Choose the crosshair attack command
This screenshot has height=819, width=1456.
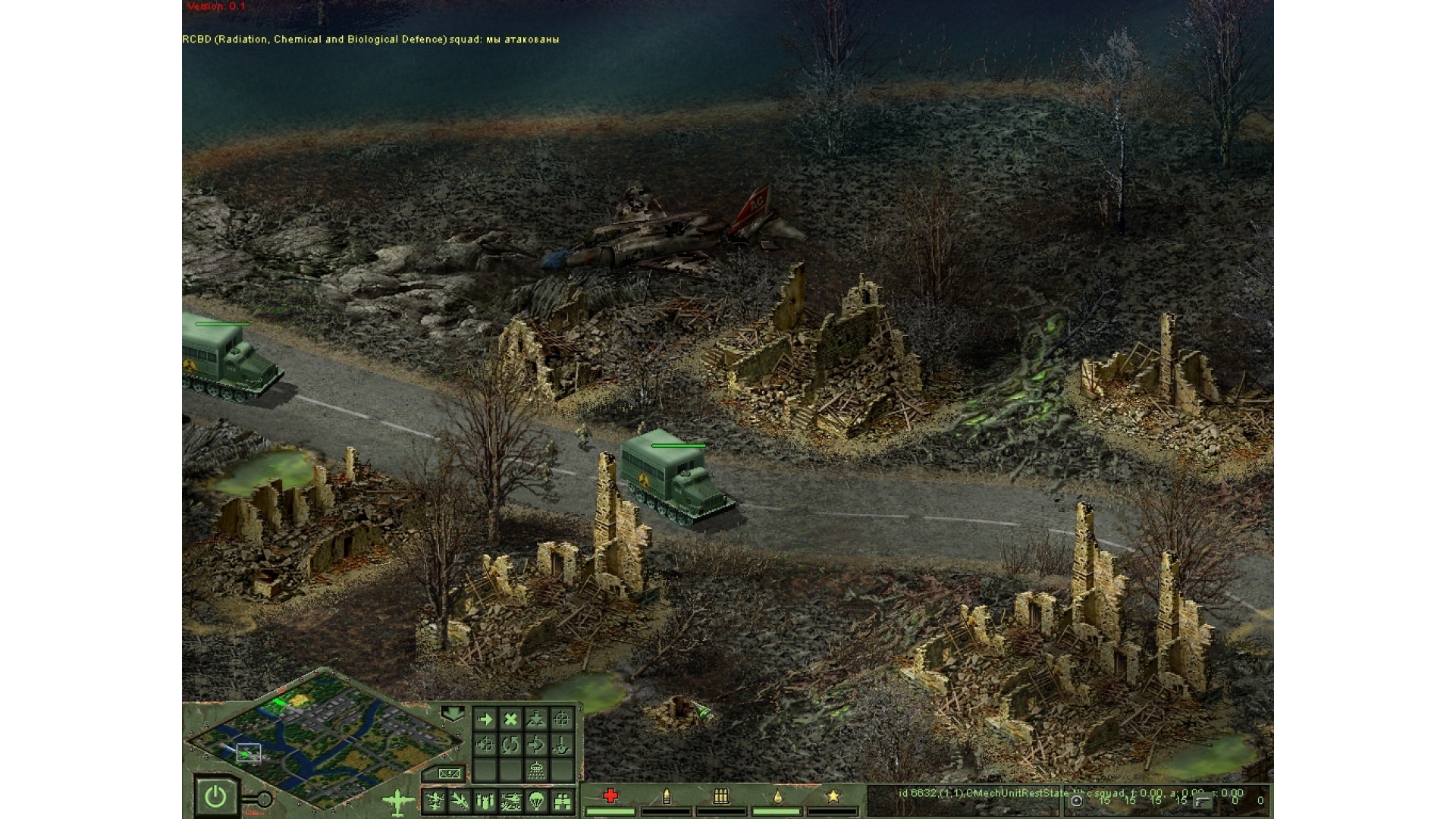coord(561,719)
